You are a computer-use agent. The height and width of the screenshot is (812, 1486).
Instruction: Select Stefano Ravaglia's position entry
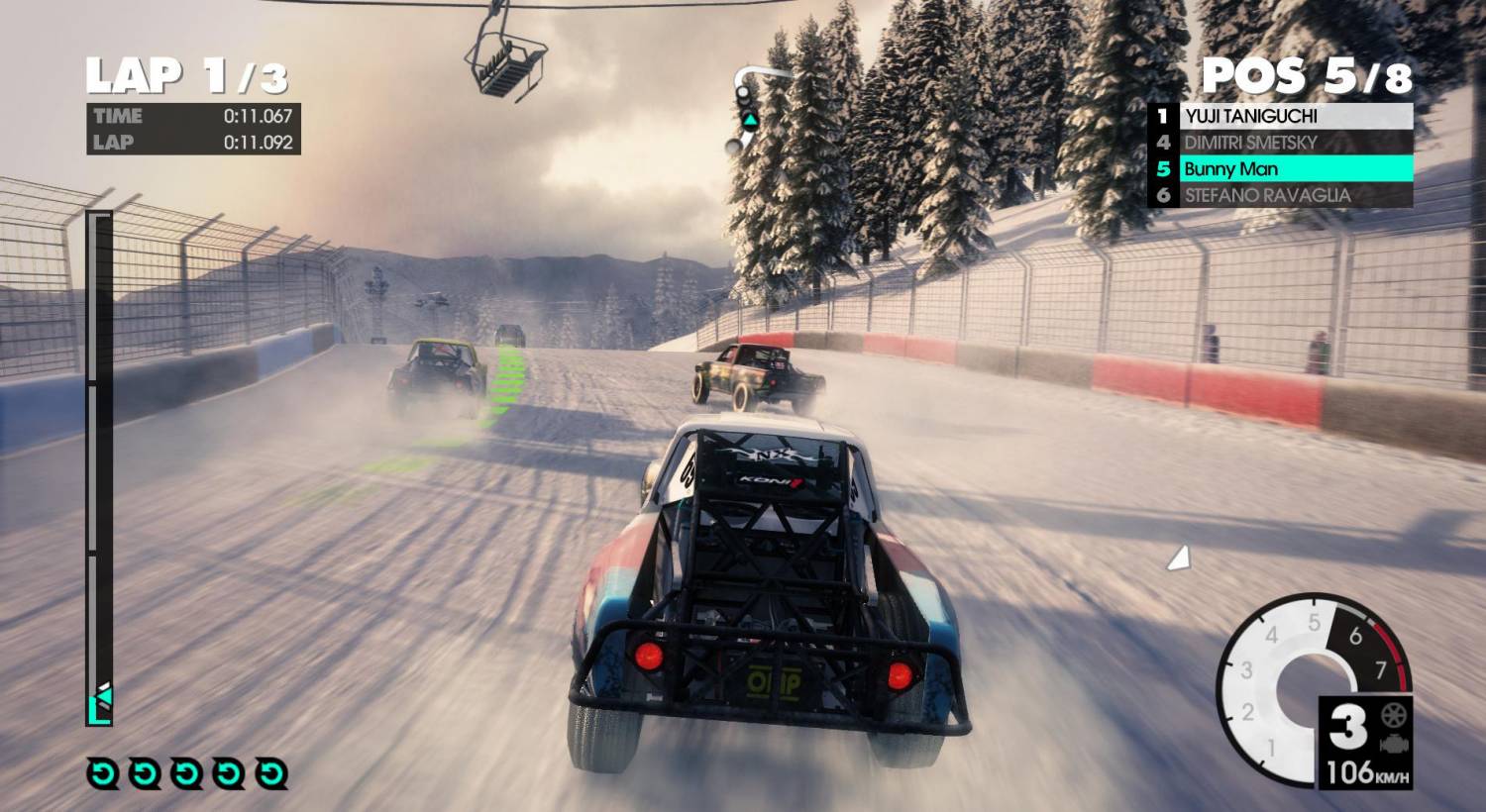(x=1280, y=195)
